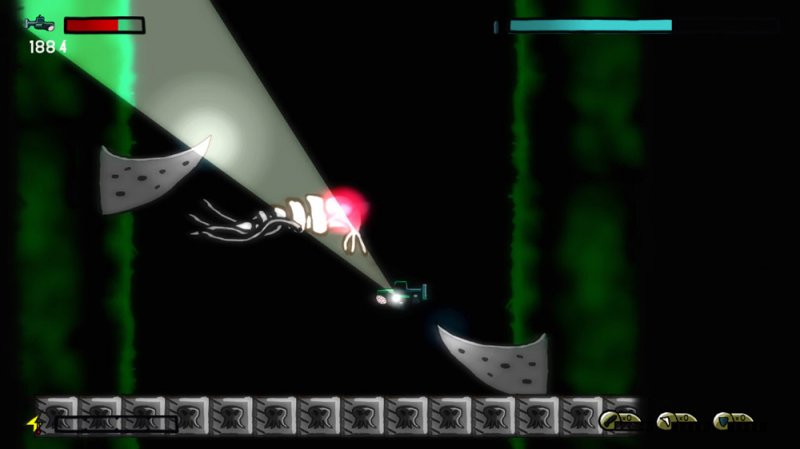Select the blue shield item icon

[x=722, y=419]
